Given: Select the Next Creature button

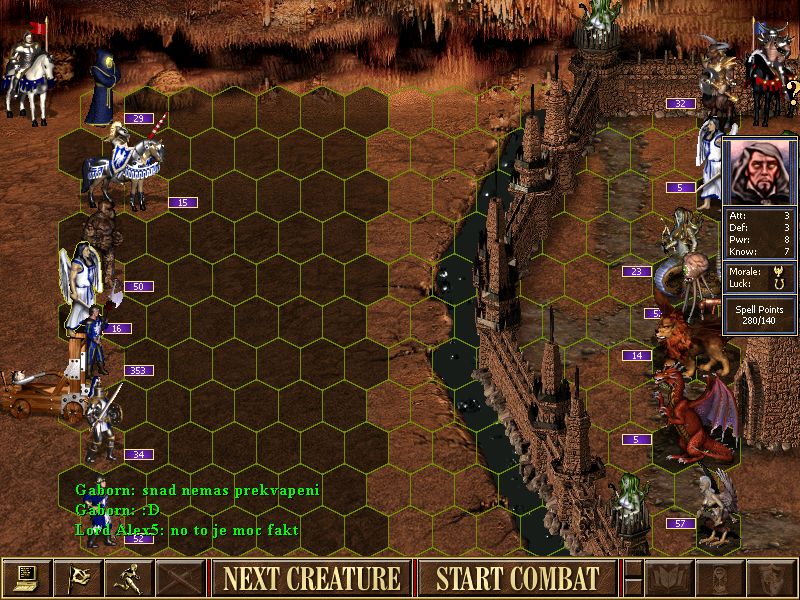Looking at the screenshot, I should [311, 578].
